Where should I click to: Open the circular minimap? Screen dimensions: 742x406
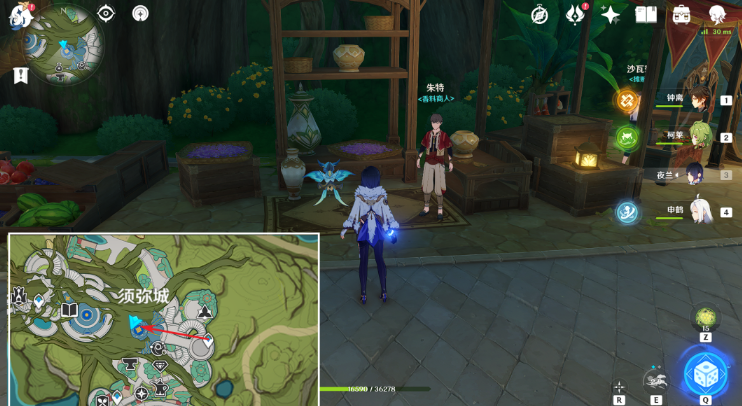click(x=64, y=46)
